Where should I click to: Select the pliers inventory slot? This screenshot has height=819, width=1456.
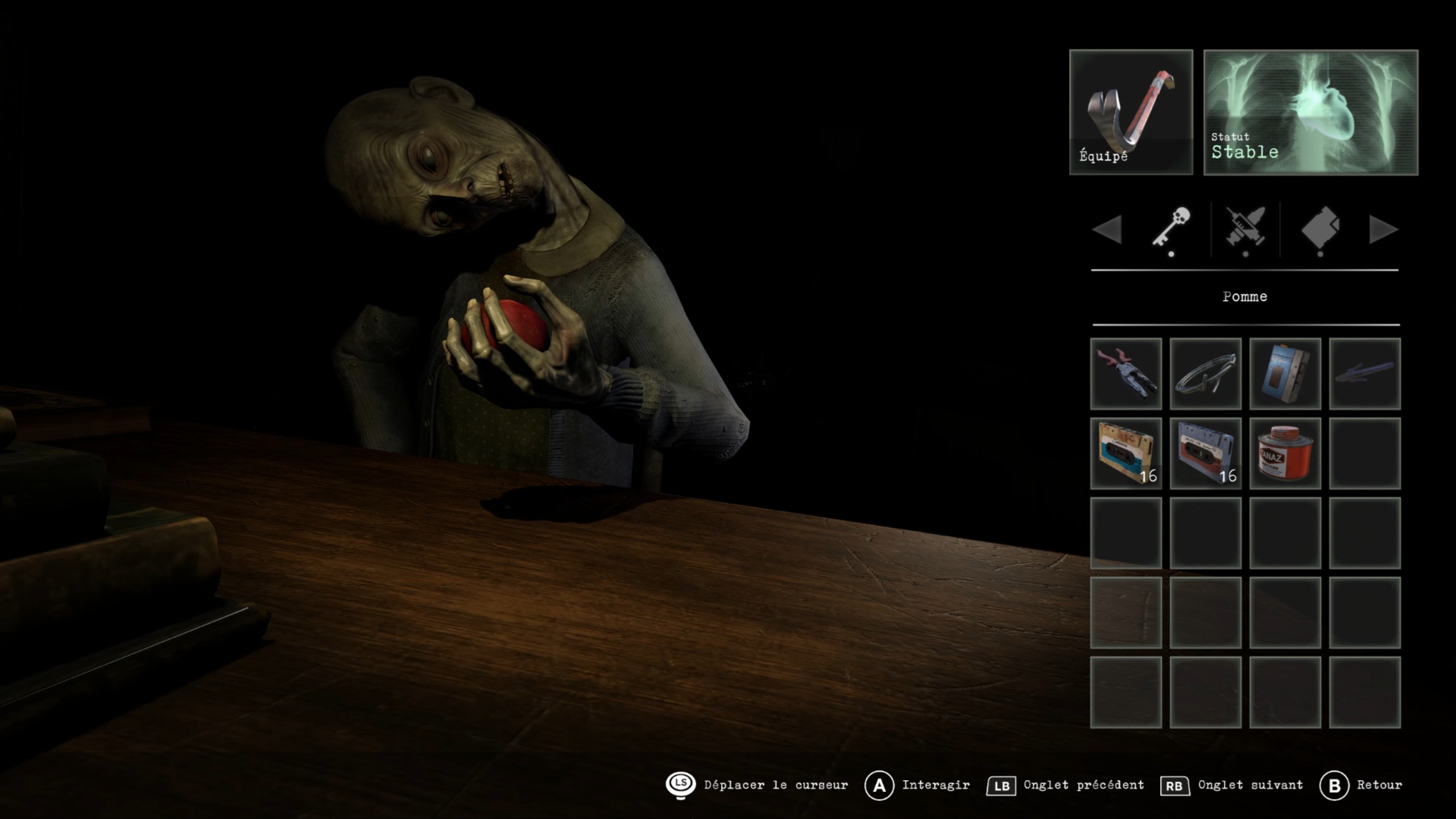1126,374
